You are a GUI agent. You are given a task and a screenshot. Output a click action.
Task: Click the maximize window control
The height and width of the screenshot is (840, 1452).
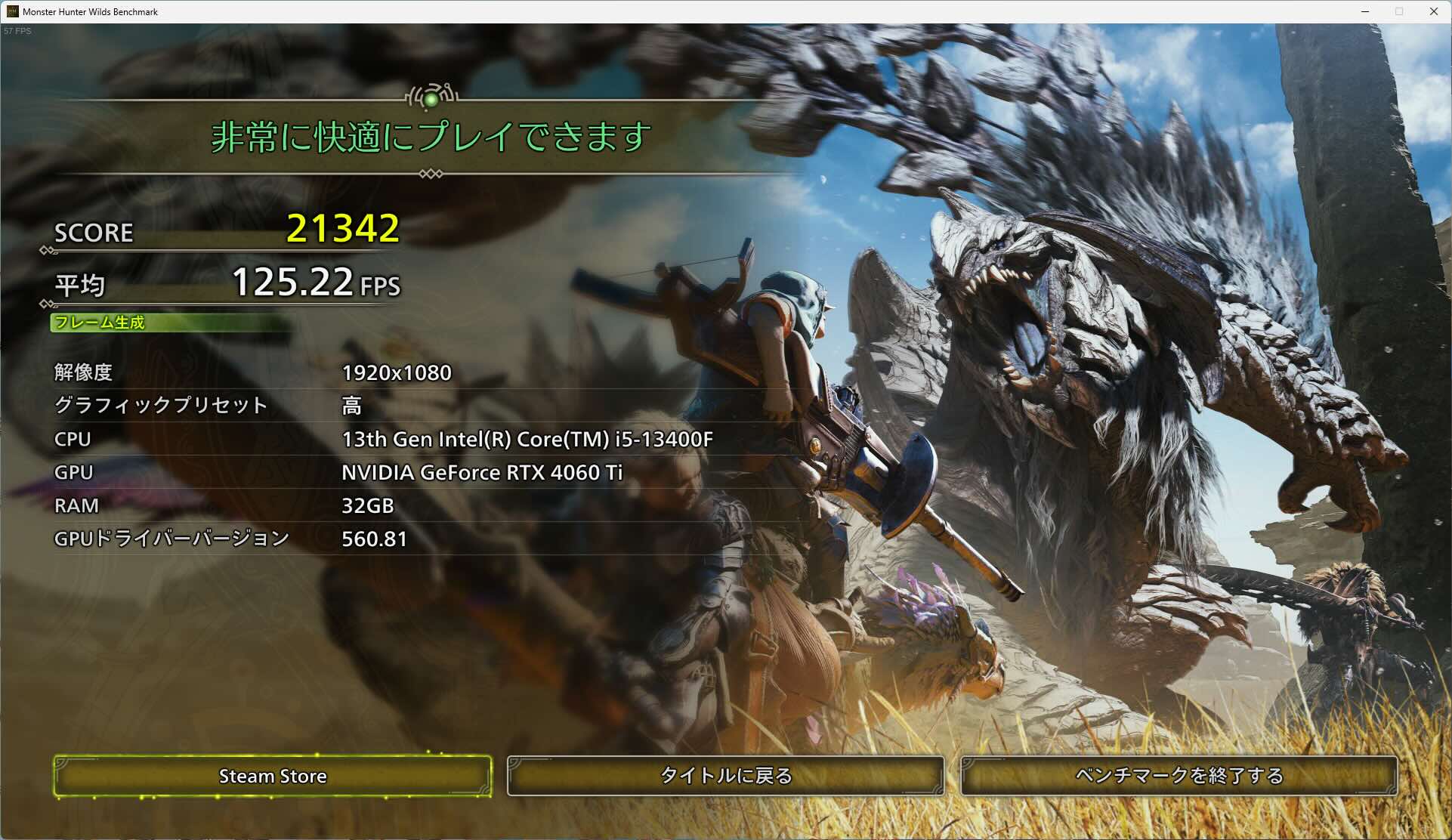1399,11
